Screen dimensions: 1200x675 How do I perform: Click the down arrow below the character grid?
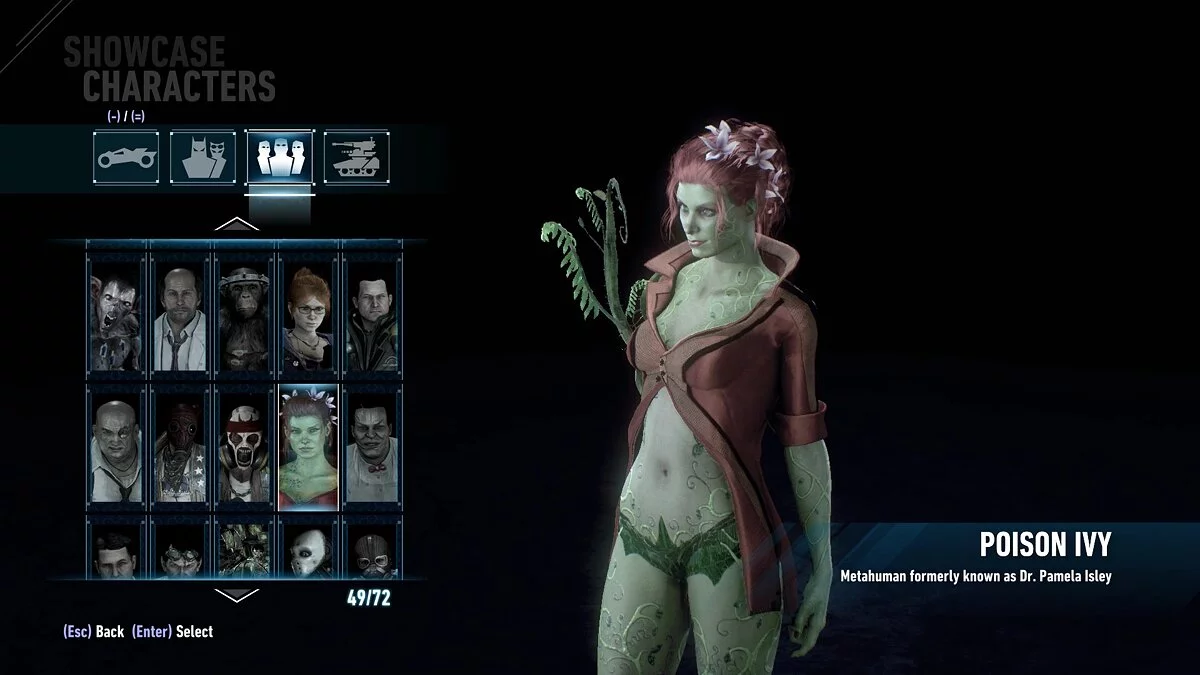pyautogui.click(x=237, y=595)
